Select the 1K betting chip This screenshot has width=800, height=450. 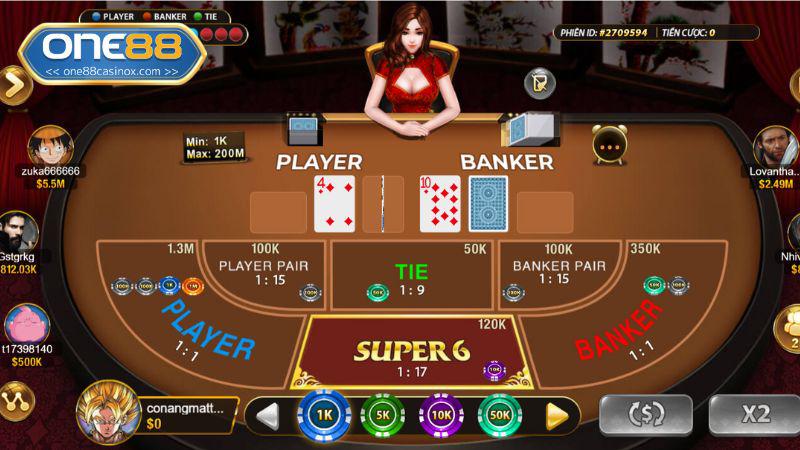(x=323, y=414)
